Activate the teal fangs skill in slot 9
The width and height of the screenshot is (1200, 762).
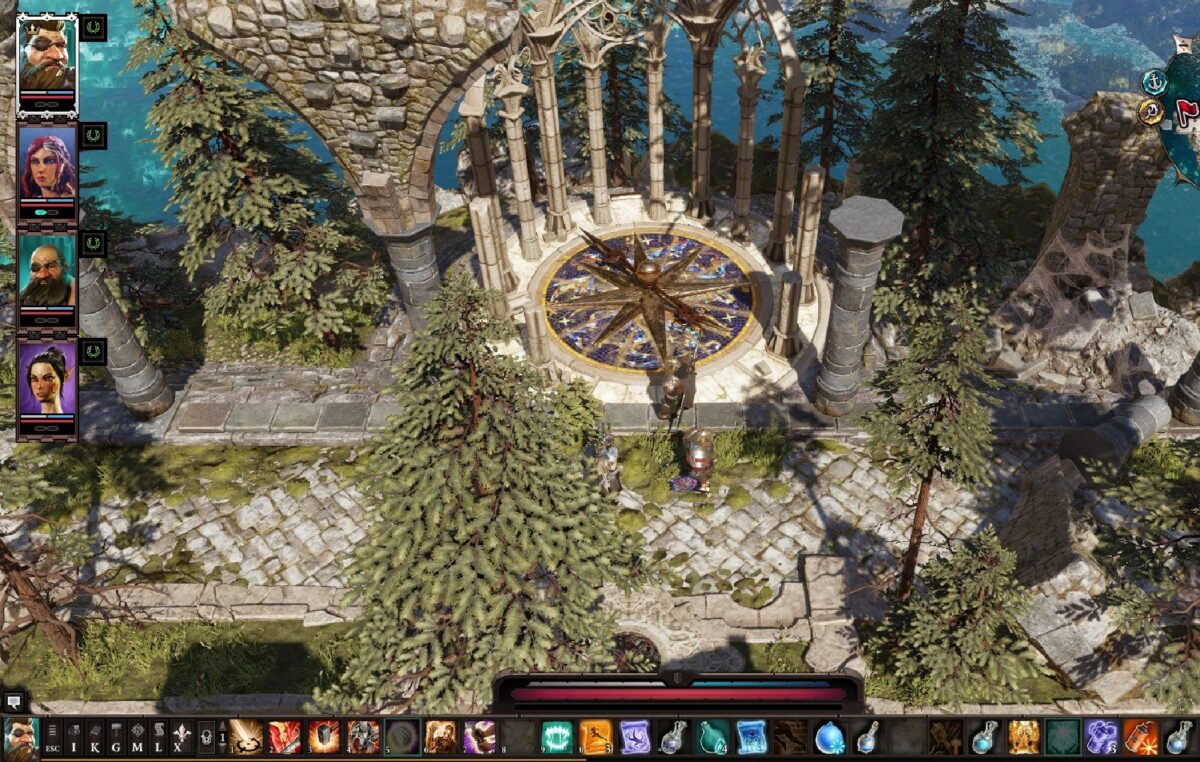[x=557, y=737]
